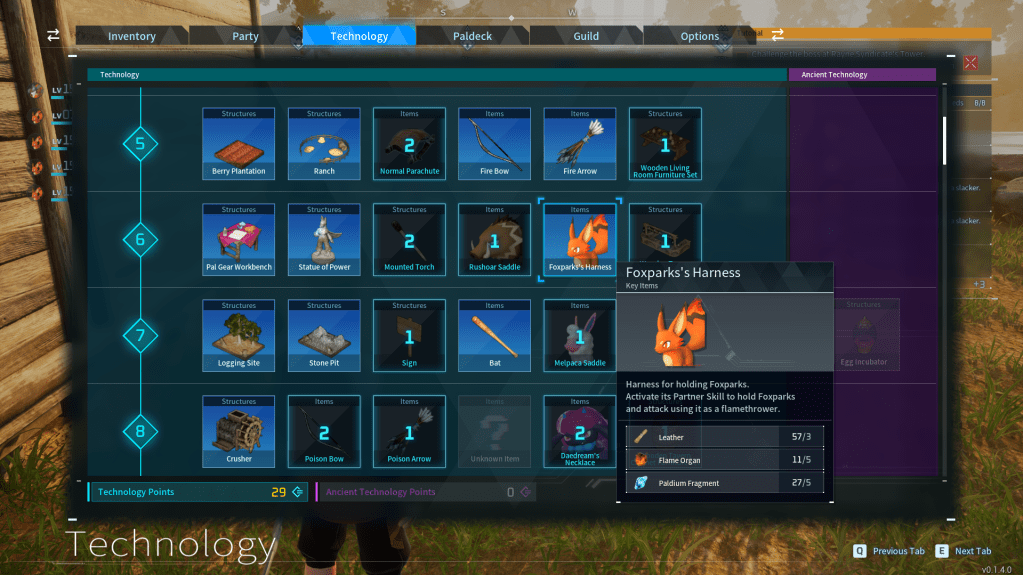Select the Pal Gear Workbench structure

(x=239, y=240)
